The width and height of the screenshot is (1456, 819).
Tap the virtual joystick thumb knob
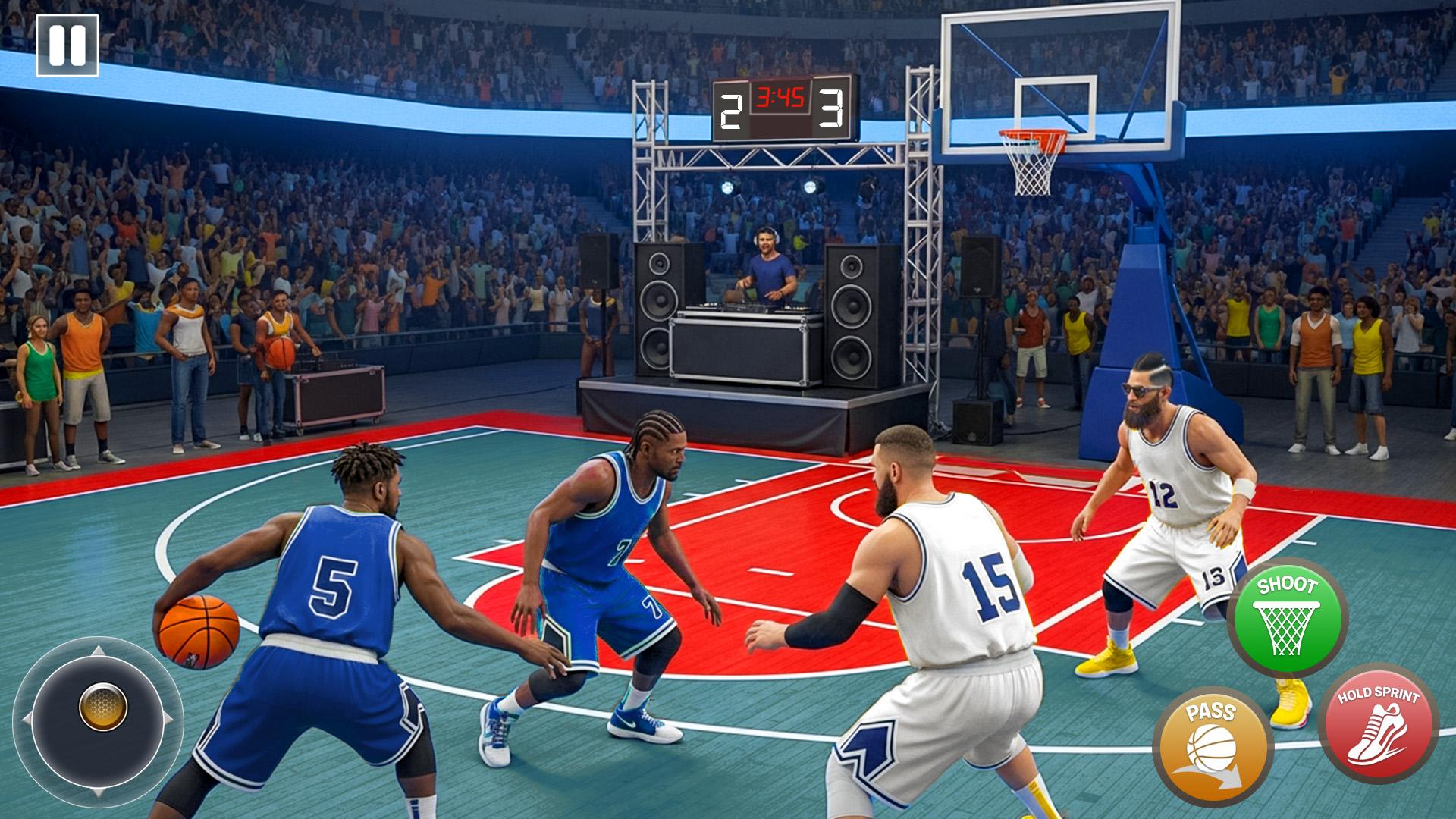(103, 707)
